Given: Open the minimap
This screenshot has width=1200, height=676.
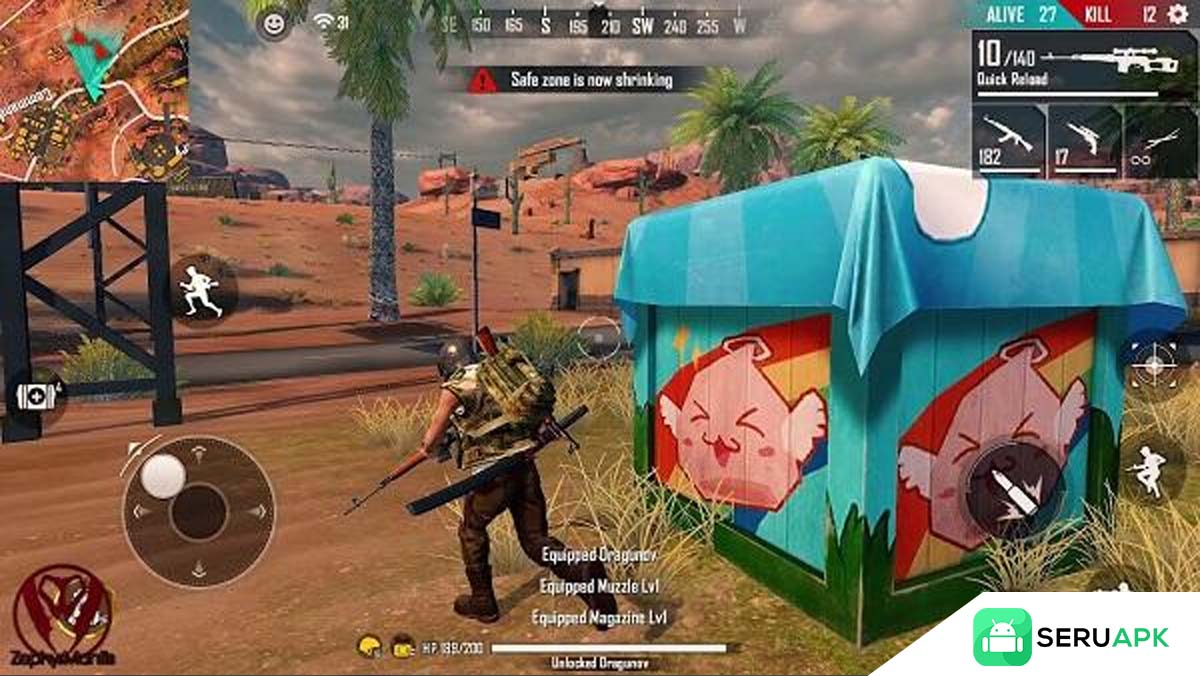Looking at the screenshot, I should 94,90.
